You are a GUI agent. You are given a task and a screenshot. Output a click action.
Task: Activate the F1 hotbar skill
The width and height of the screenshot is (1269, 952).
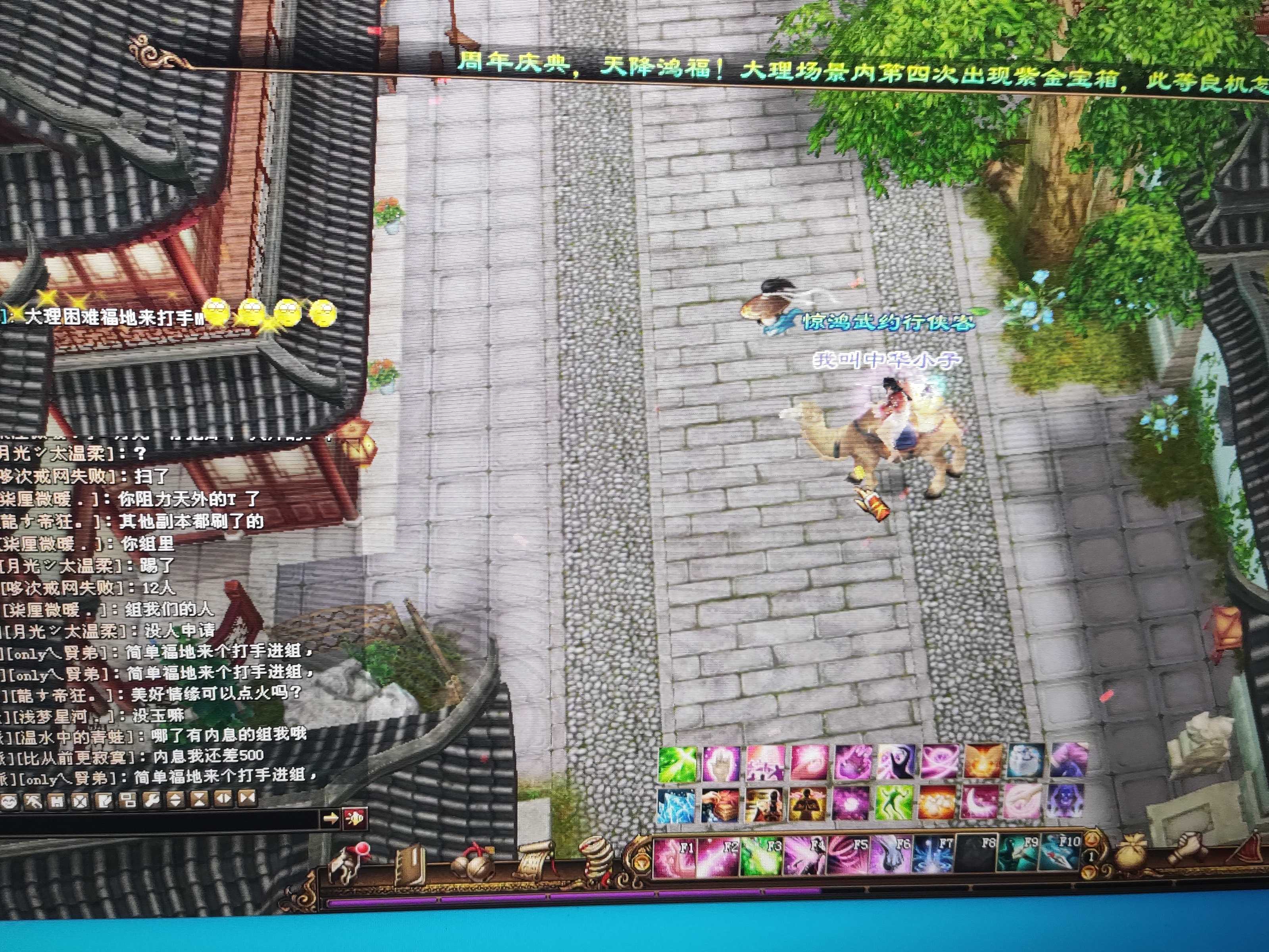pos(675,857)
